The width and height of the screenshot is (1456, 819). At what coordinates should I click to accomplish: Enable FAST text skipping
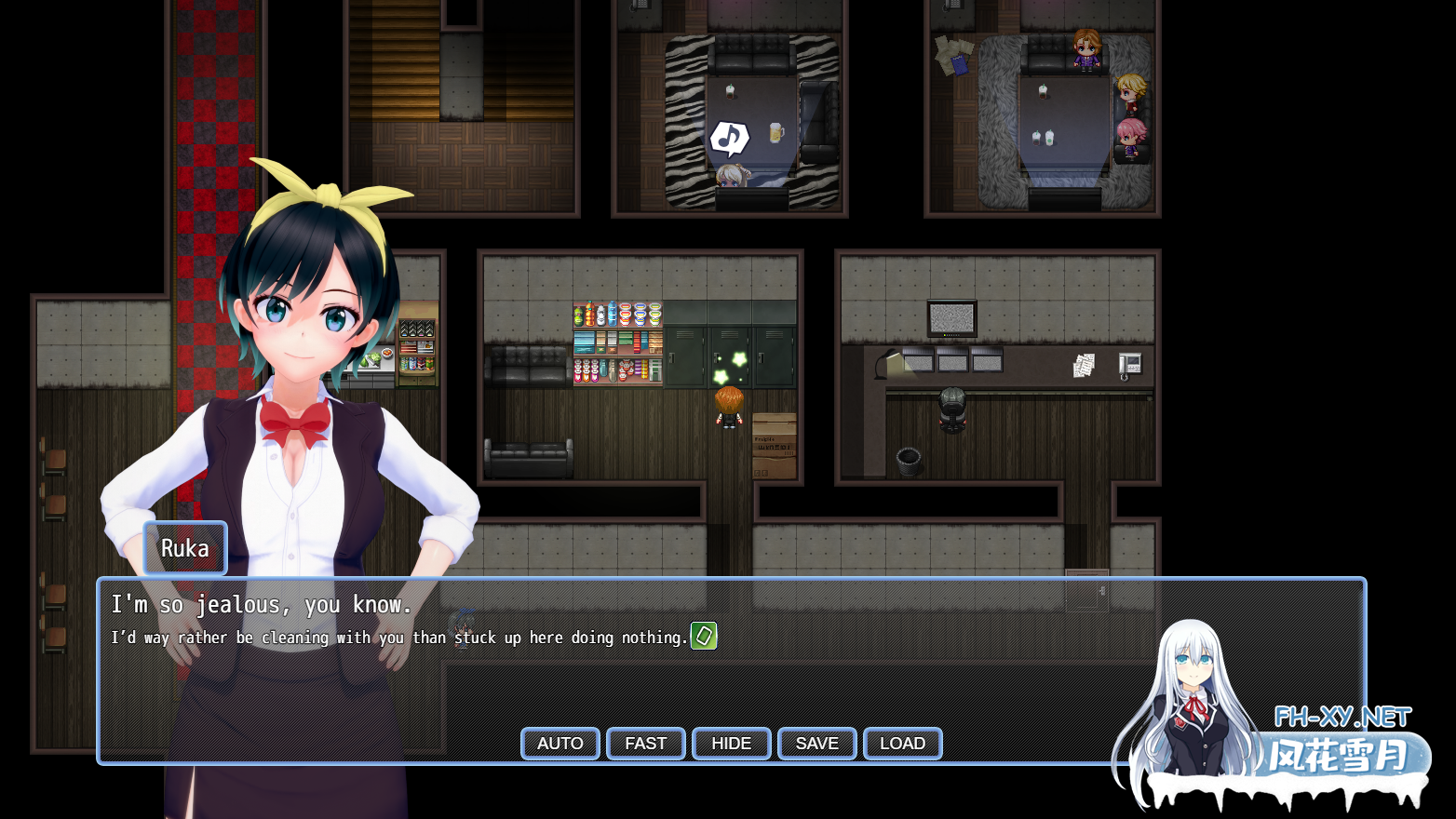point(645,743)
